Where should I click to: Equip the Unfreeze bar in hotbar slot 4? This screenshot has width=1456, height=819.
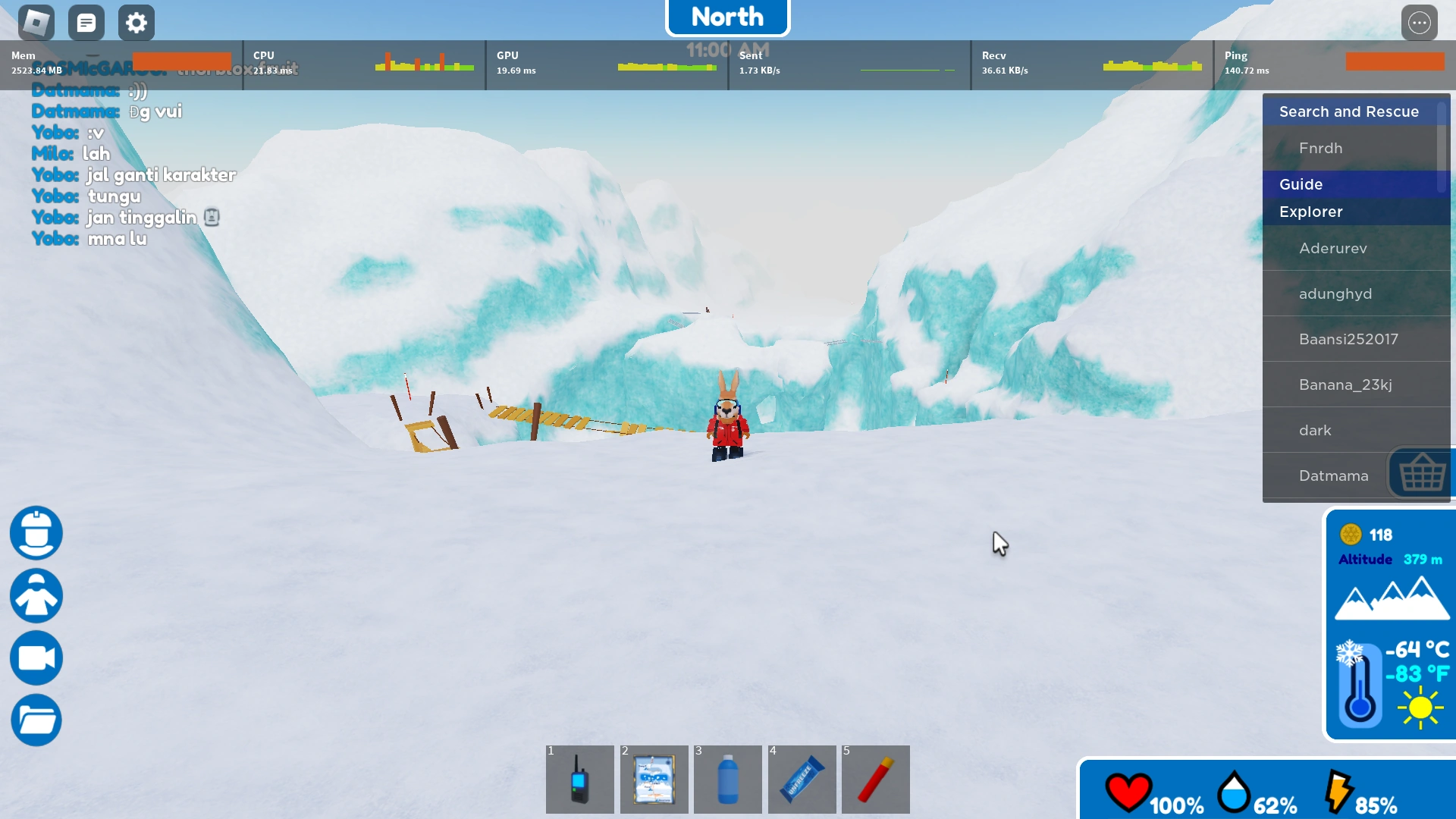point(802,780)
